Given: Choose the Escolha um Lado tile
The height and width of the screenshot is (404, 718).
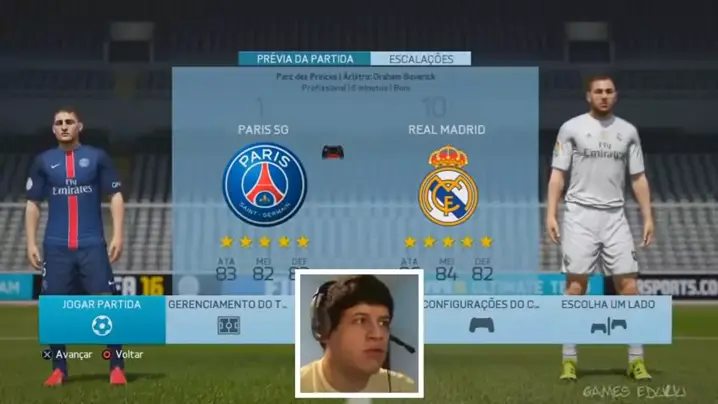Looking at the screenshot, I should point(608,318).
